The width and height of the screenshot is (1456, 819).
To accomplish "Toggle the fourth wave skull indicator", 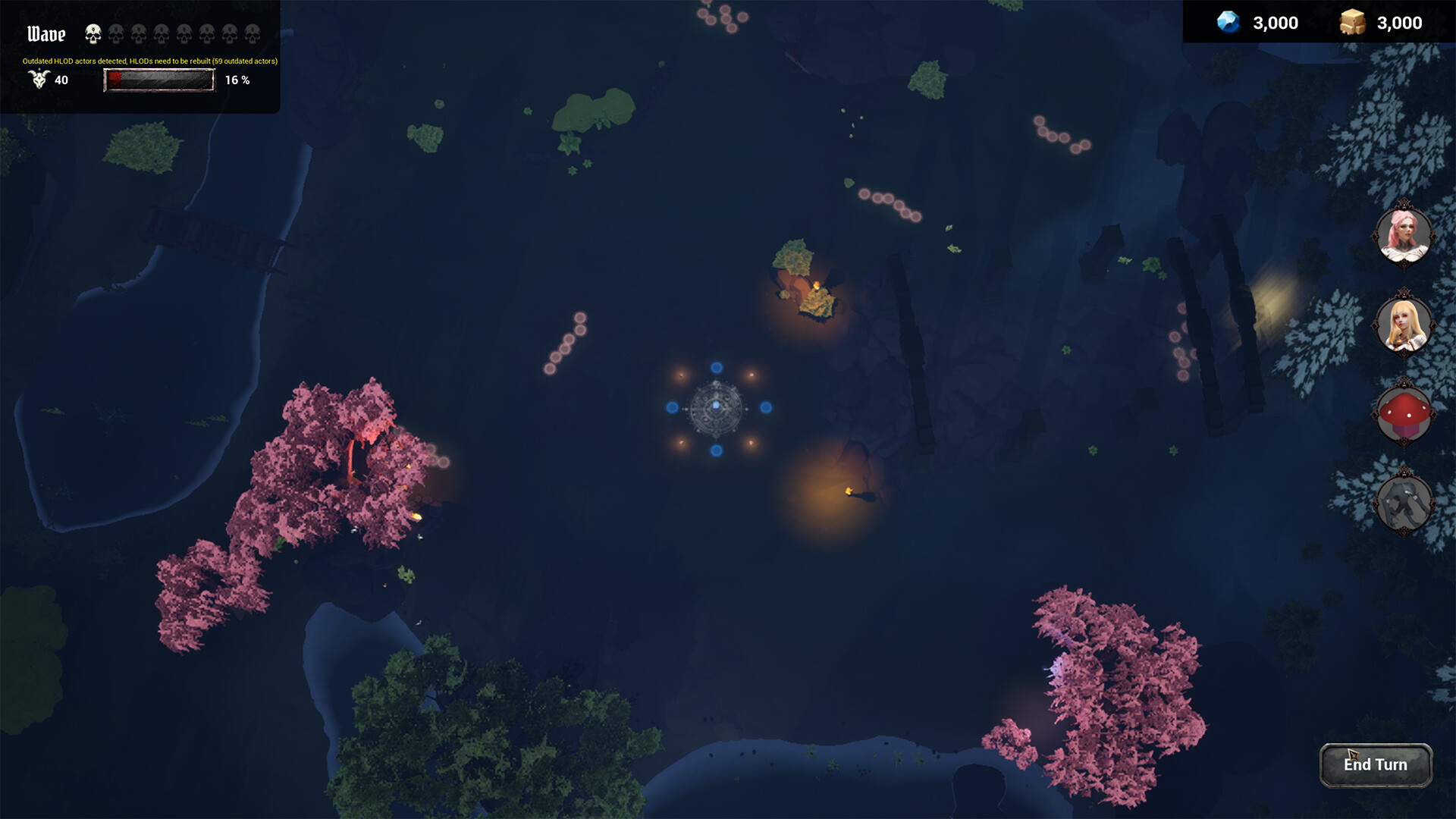I will pos(161,33).
